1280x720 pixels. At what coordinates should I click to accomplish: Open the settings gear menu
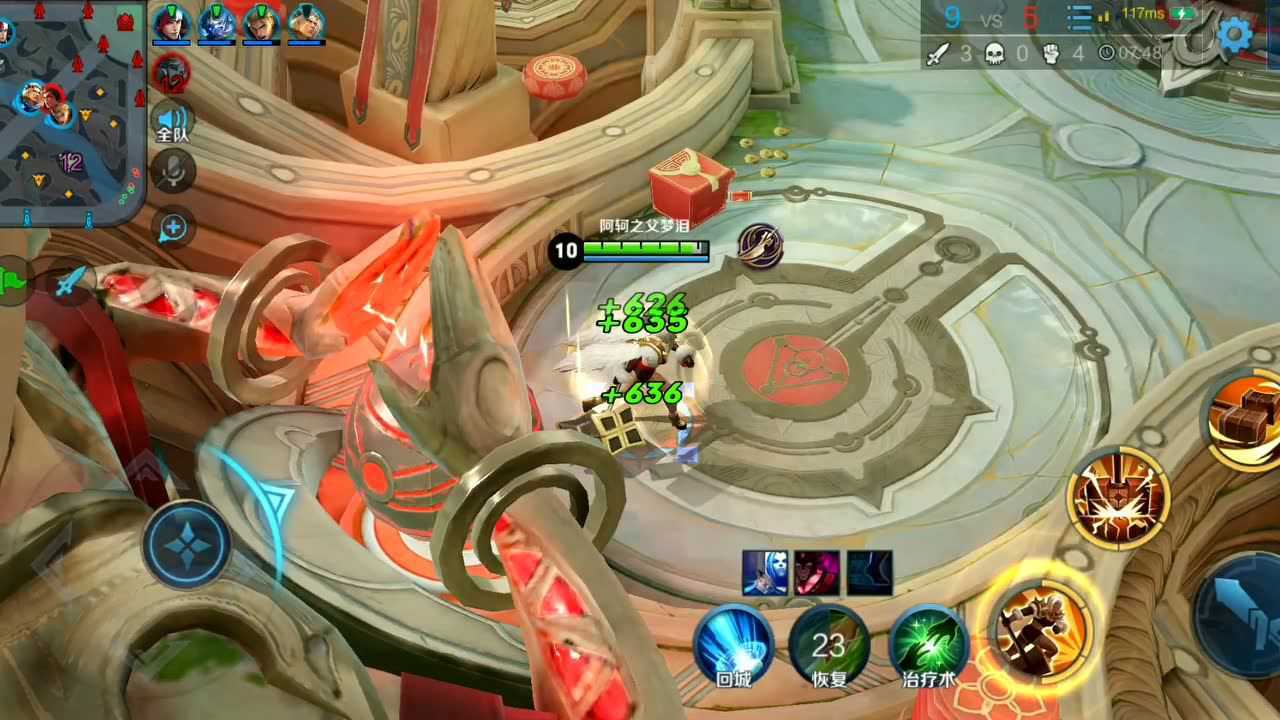point(1234,36)
